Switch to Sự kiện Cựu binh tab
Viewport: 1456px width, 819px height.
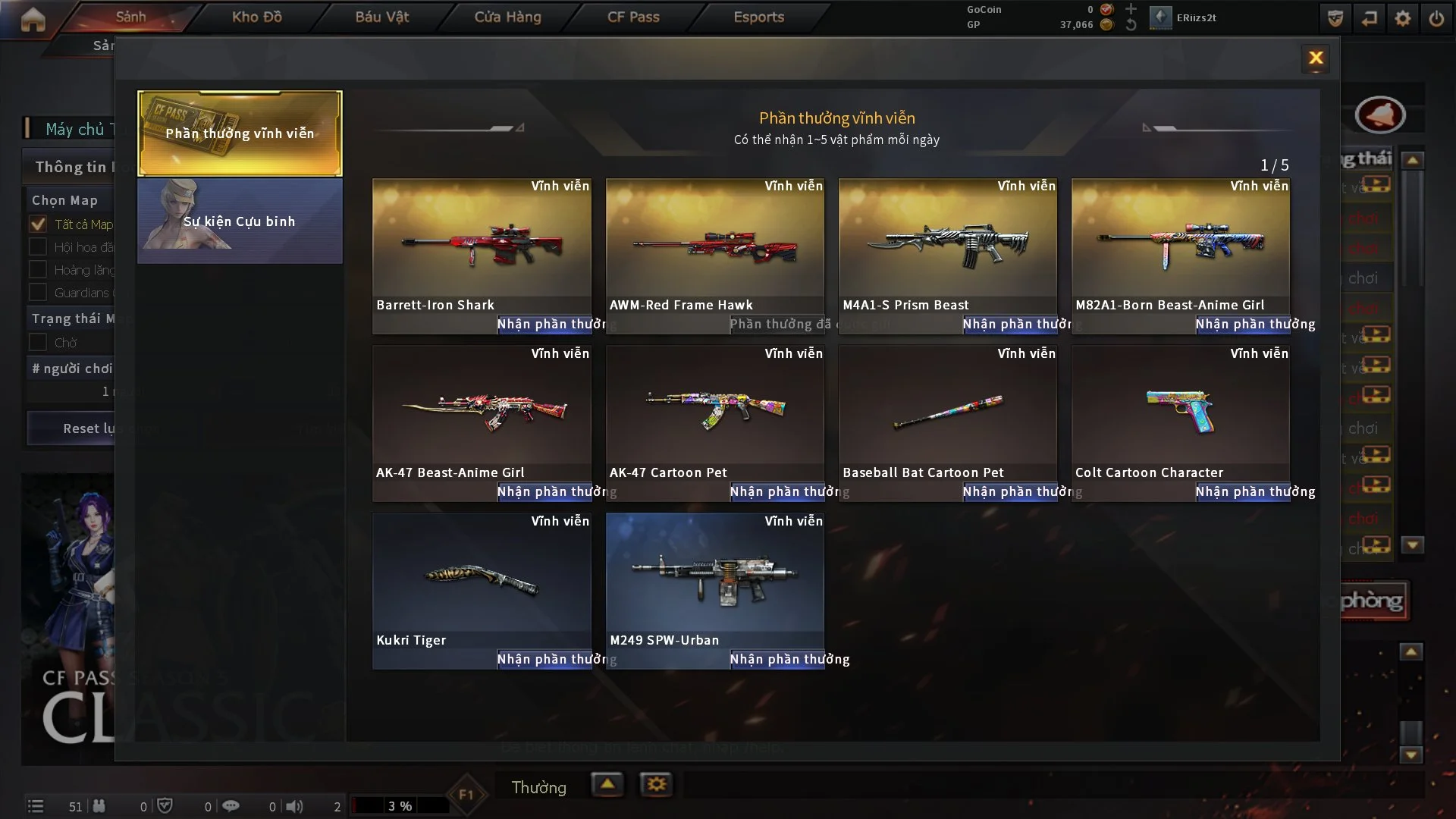pos(240,221)
